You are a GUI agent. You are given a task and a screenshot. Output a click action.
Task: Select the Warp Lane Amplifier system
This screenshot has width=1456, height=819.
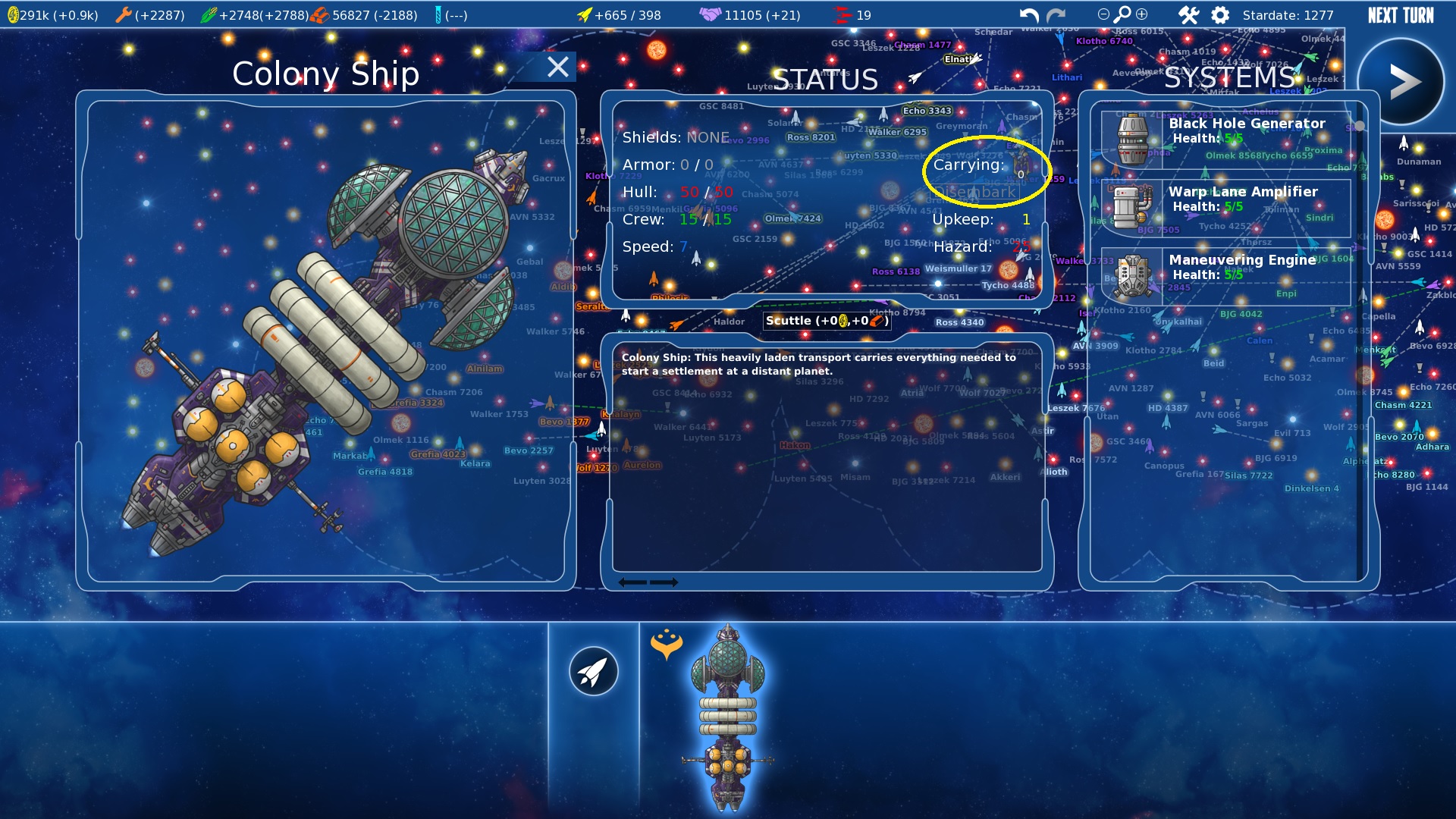coord(1225,206)
